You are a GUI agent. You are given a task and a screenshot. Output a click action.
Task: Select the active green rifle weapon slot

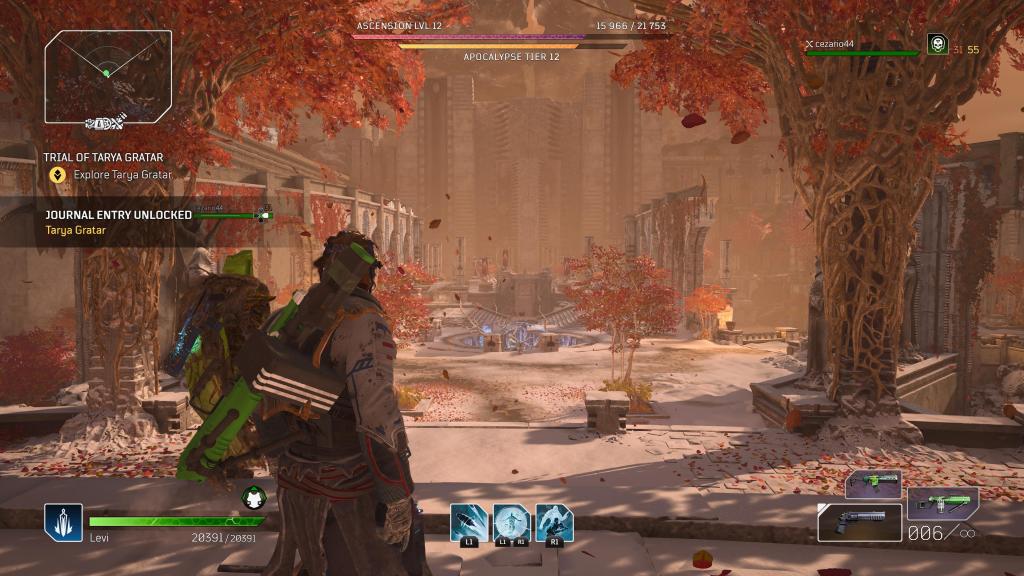coord(942,503)
